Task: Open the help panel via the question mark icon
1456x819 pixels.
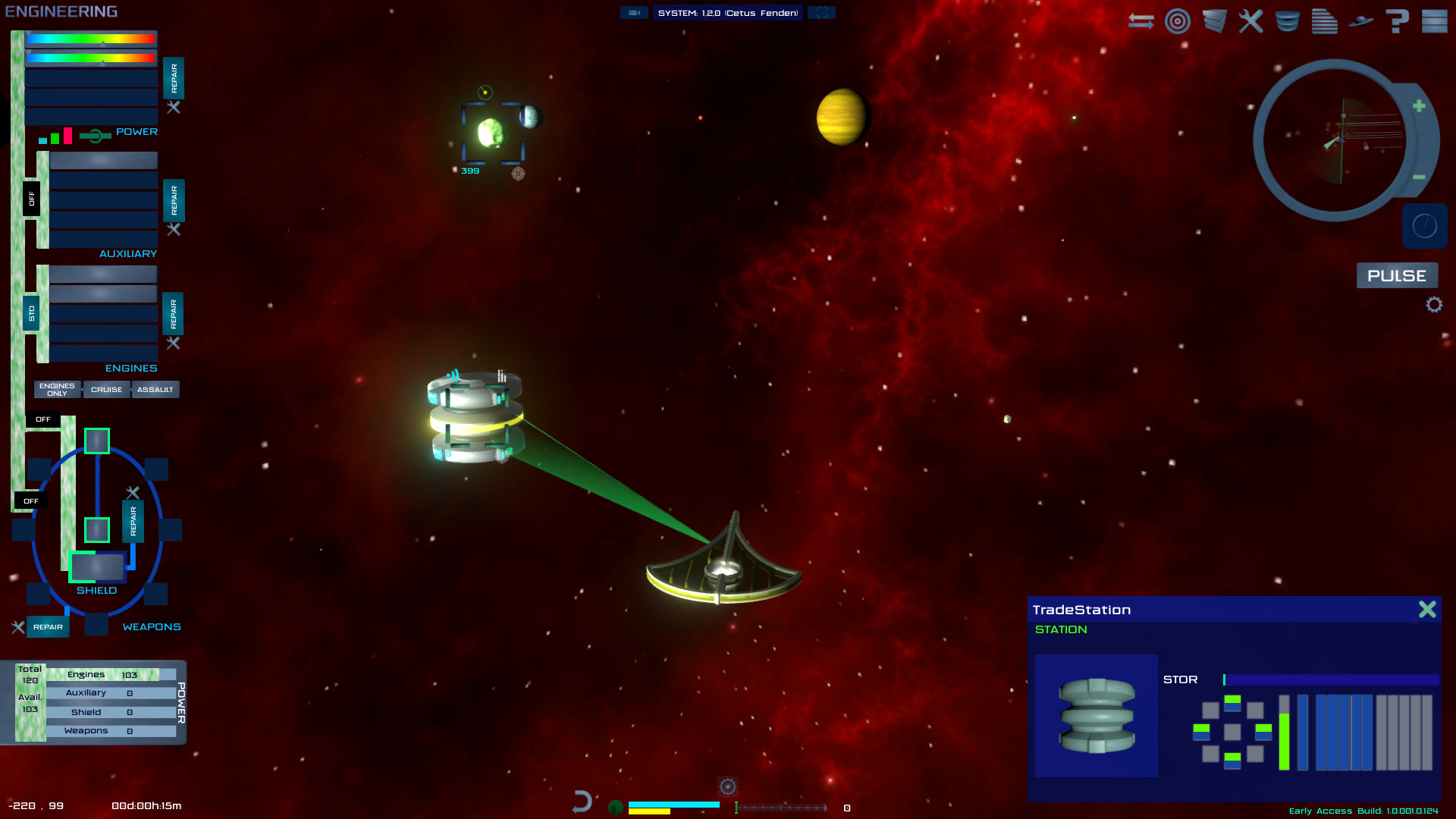Action: pos(1397,21)
